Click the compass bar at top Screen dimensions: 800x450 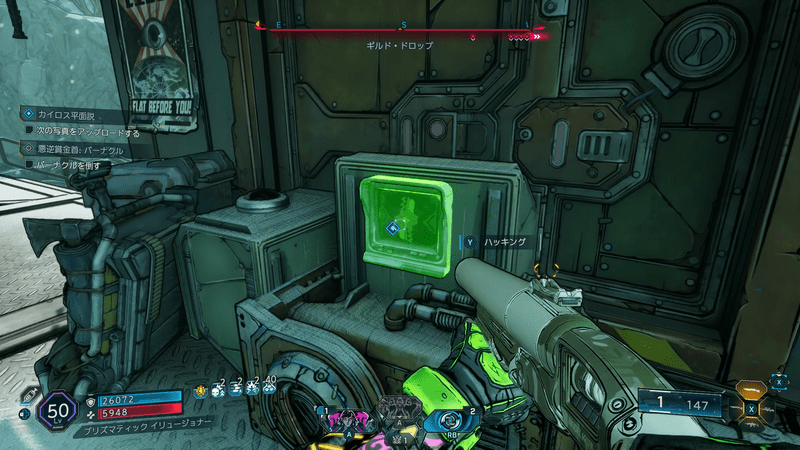tap(400, 32)
